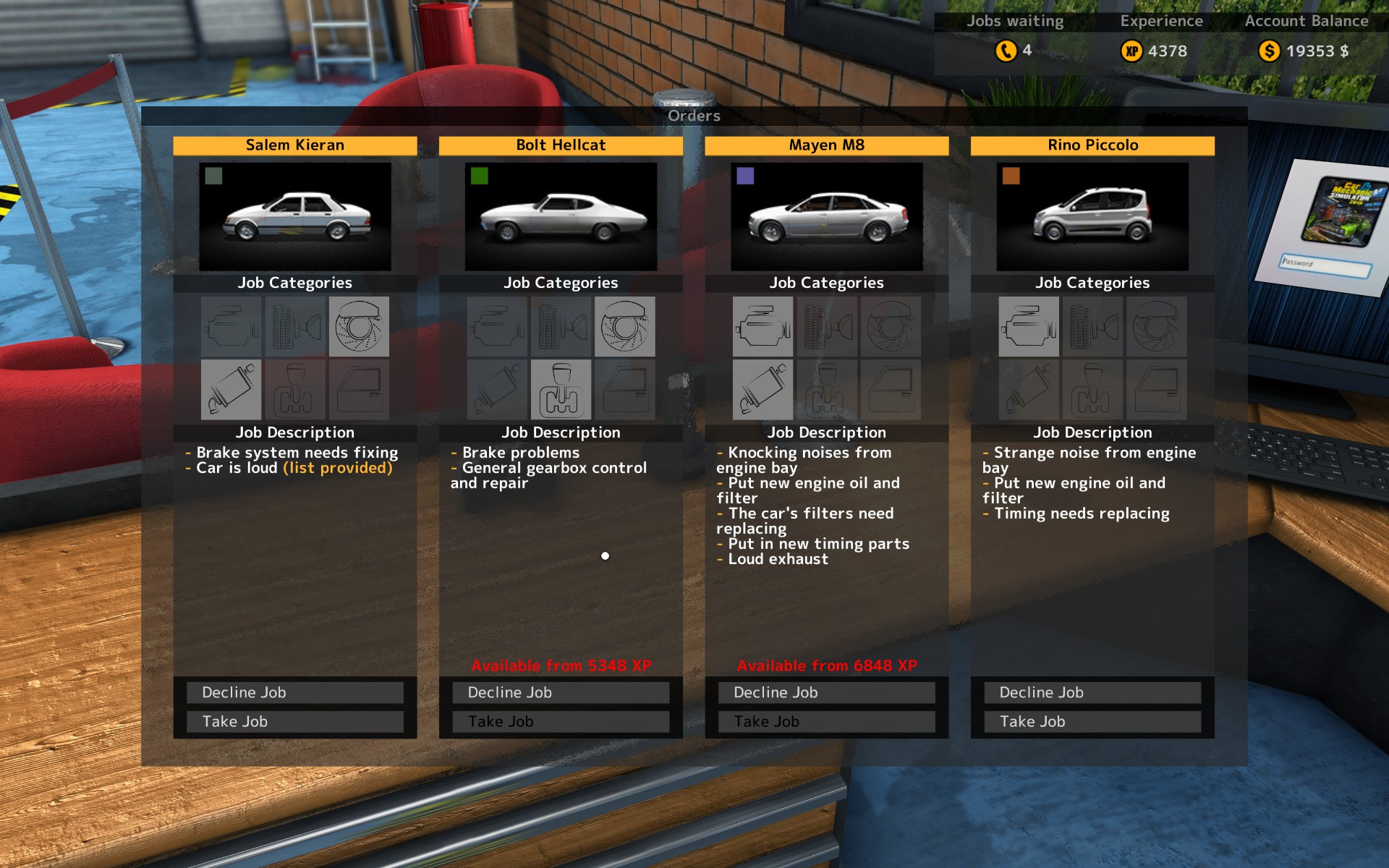1389x868 pixels.
Task: Select the Rino Piccolo car thumbnail
Action: [1092, 216]
